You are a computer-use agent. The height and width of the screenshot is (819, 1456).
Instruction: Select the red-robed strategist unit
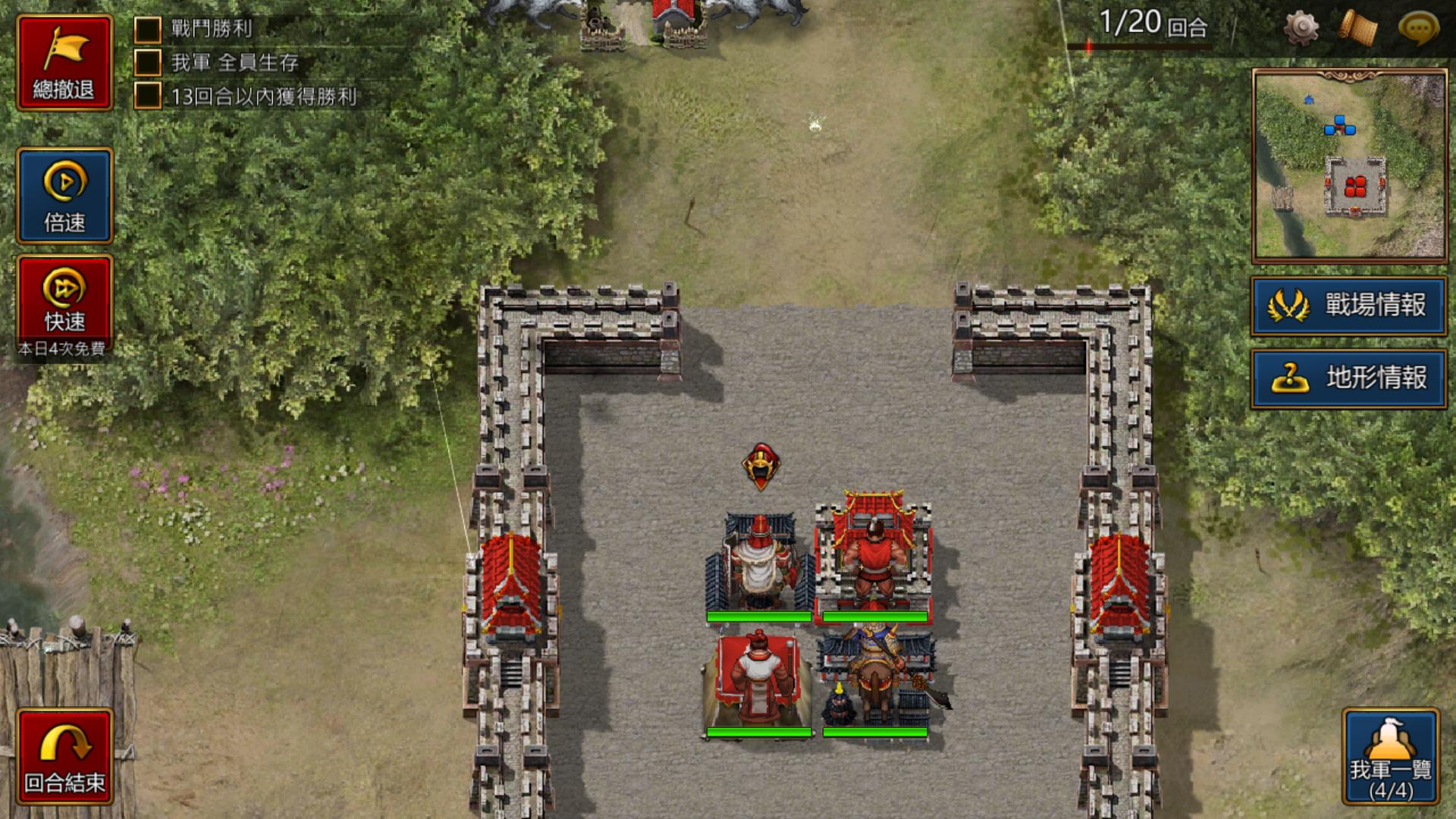click(x=758, y=680)
